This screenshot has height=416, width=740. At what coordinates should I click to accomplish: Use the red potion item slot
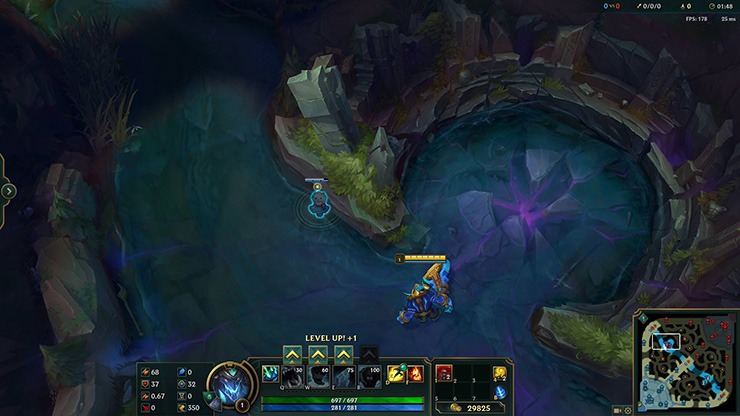(441, 372)
